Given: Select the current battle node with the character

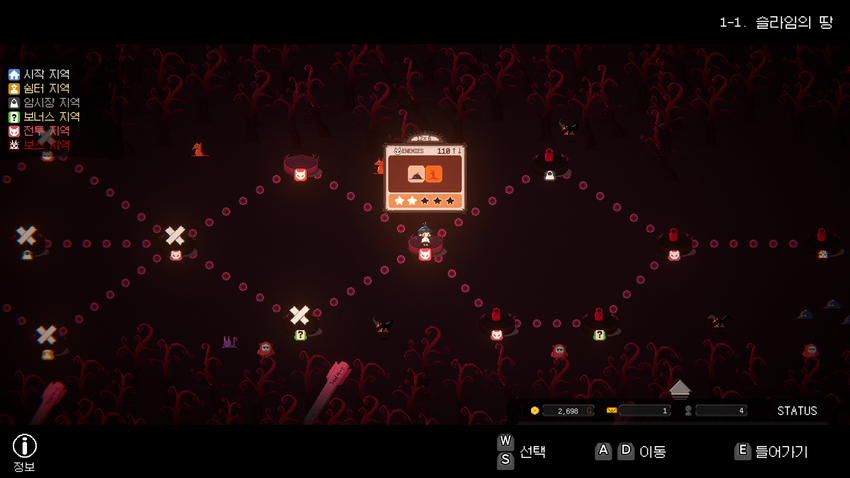Looking at the screenshot, I should pyautogui.click(x=425, y=254).
